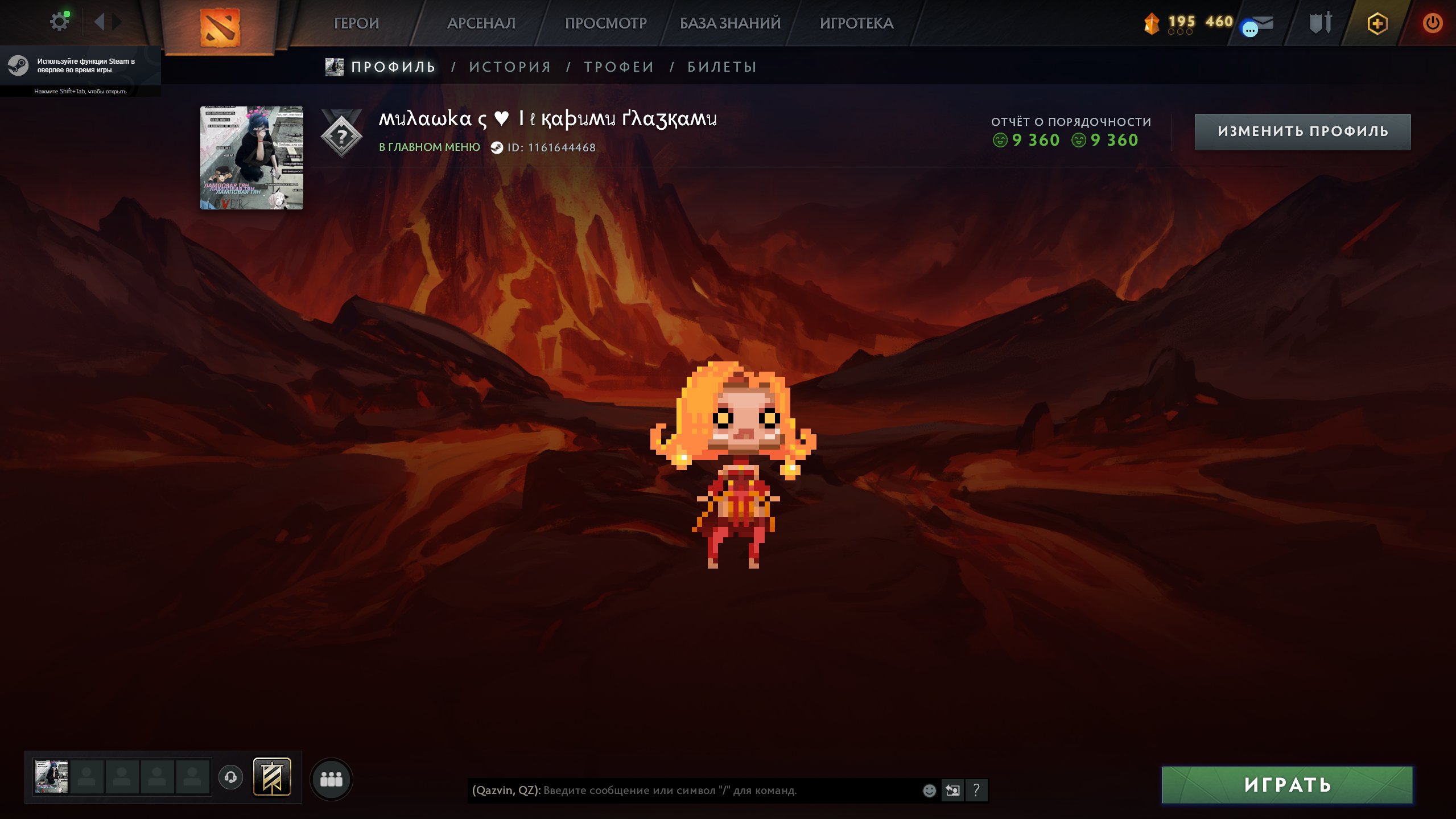1456x819 pixels.
Task: Open the emoticon picker in the chat bar
Action: click(x=929, y=789)
